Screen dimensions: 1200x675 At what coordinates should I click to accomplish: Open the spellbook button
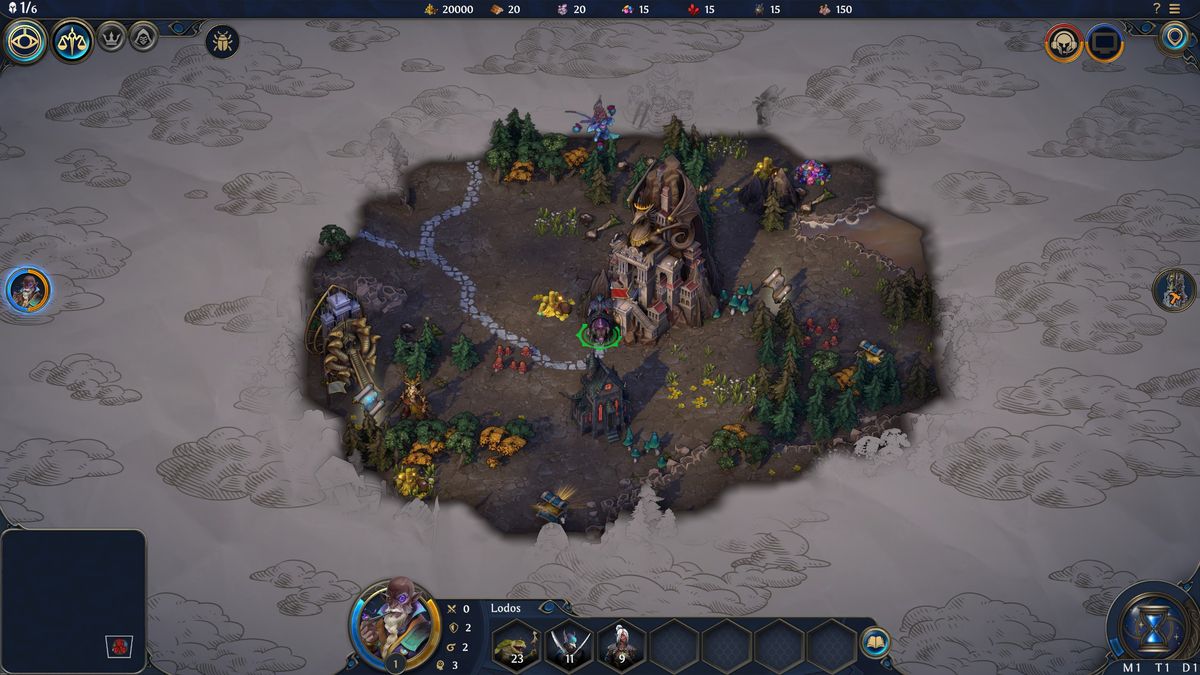point(874,641)
